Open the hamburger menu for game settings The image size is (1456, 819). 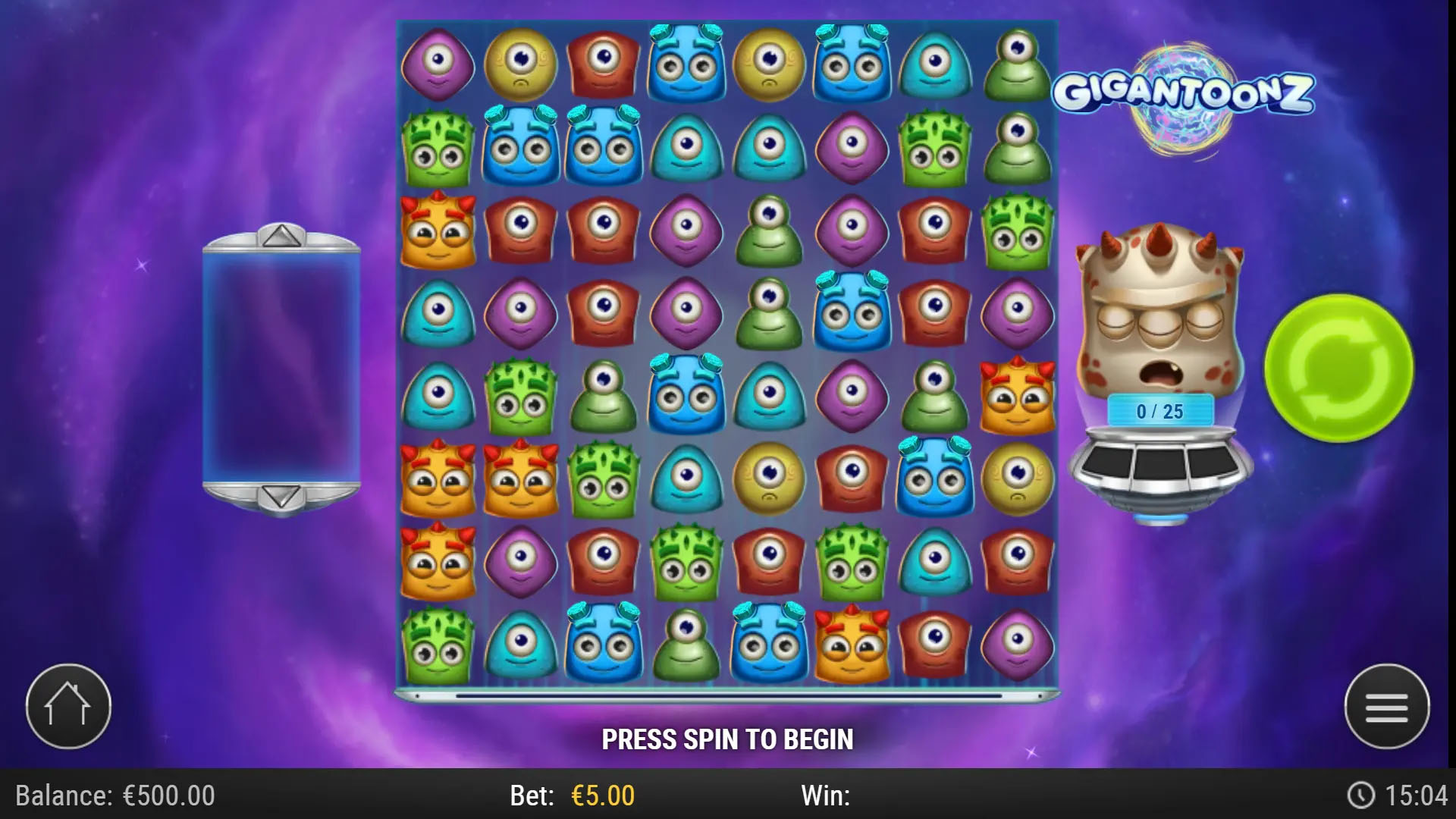pyautogui.click(x=1388, y=704)
